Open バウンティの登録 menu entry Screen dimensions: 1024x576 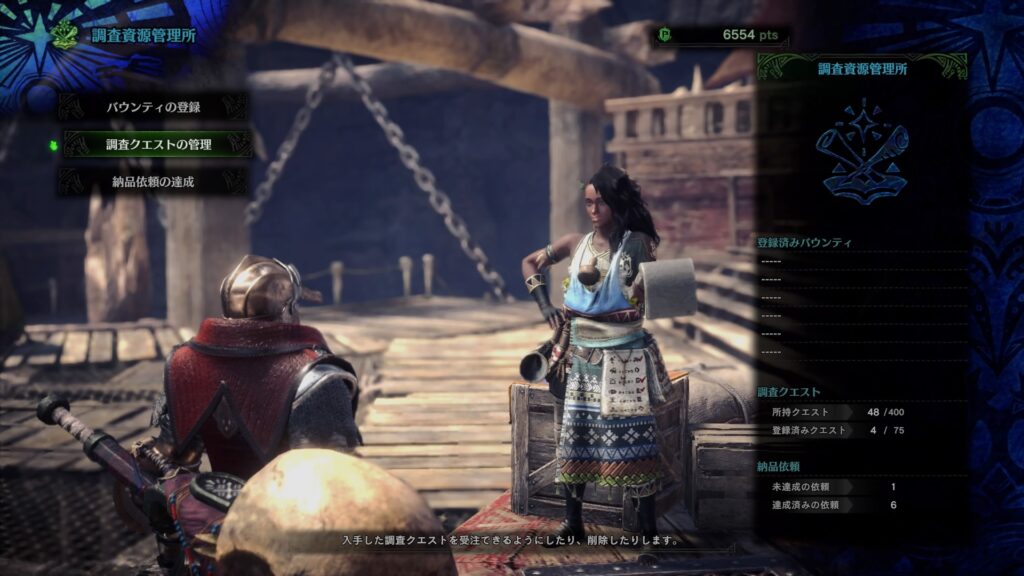(x=153, y=106)
